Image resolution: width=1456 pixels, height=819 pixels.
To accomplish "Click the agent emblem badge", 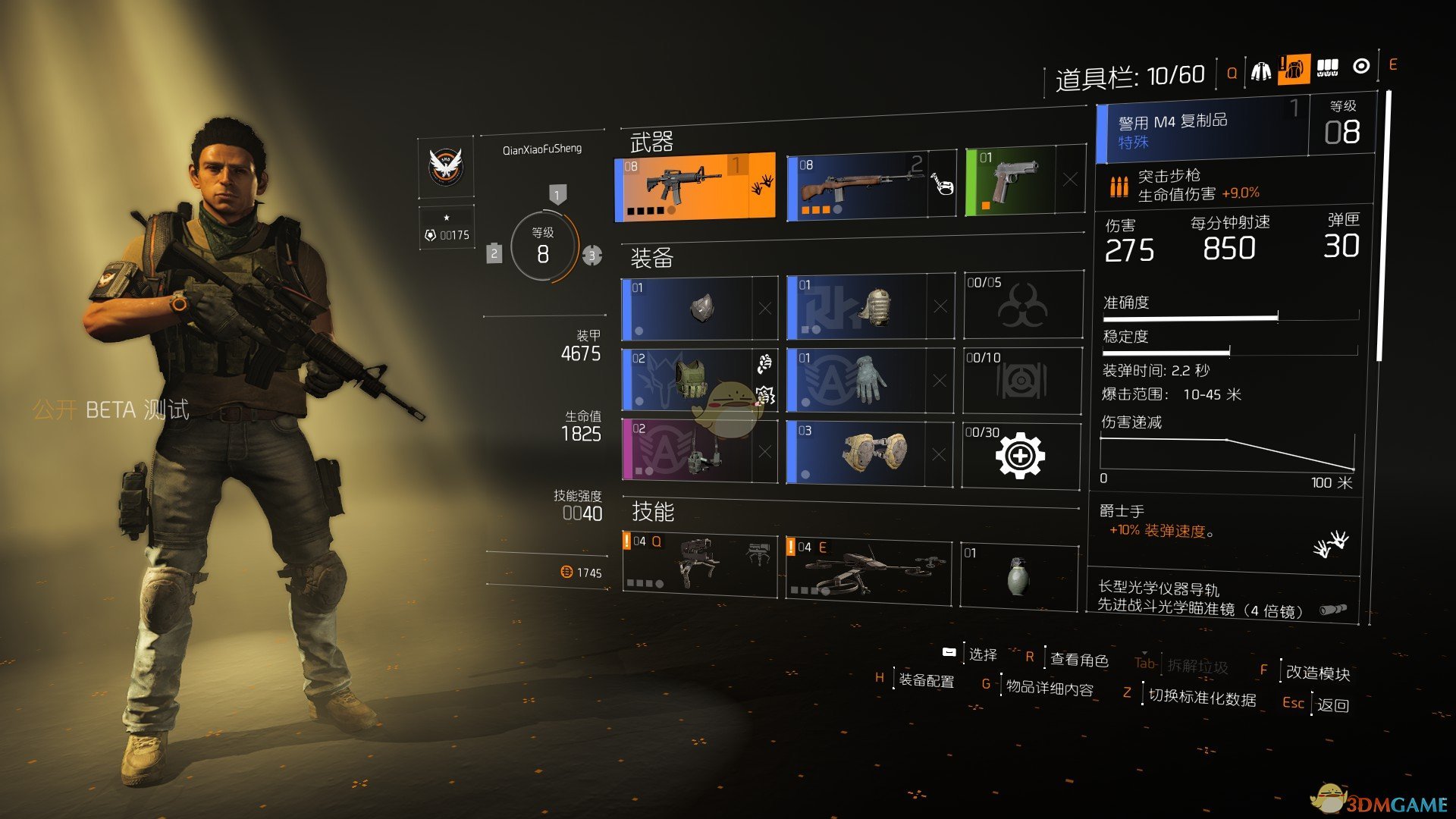I will point(446,166).
